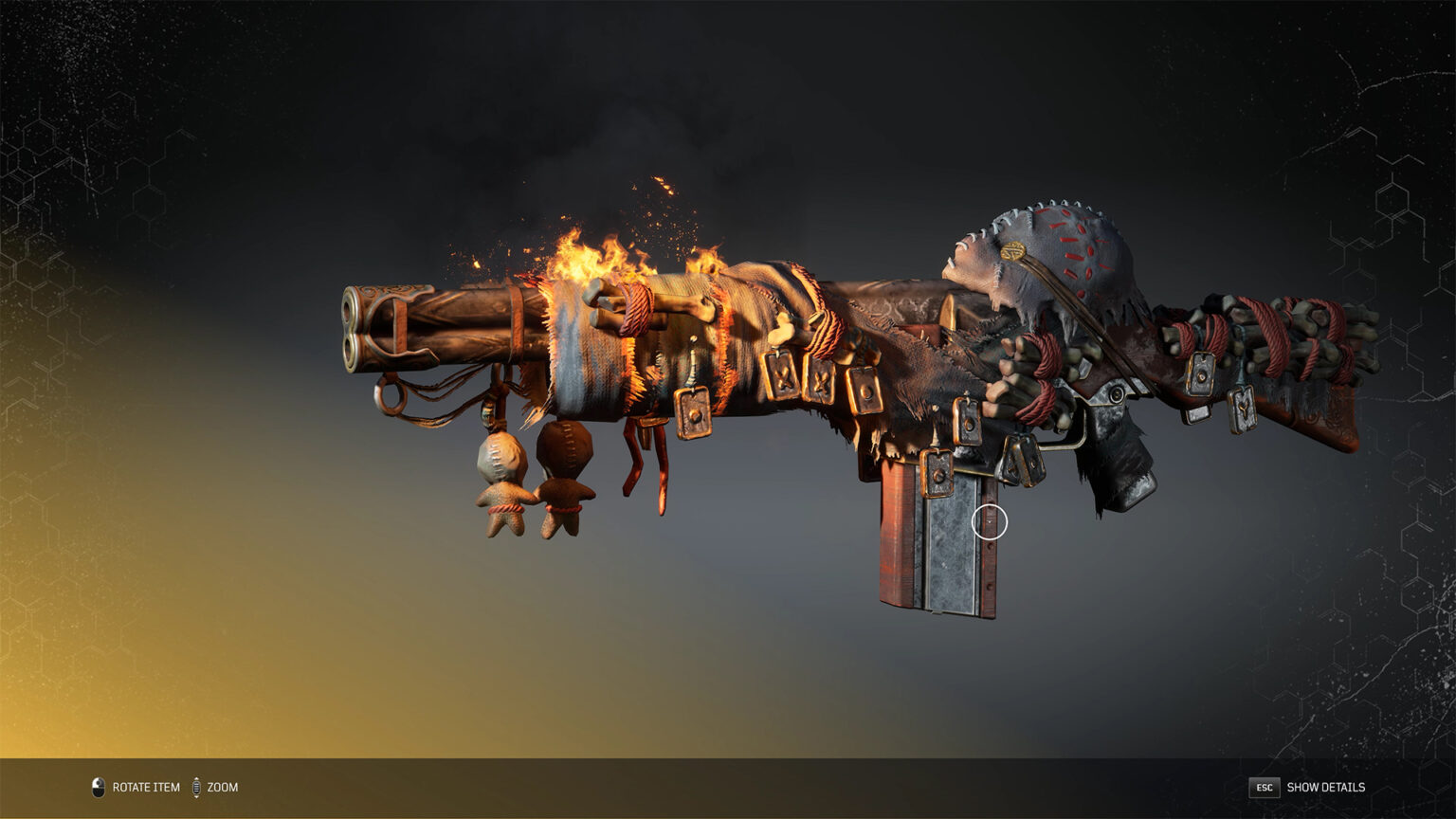
Task: Select the scroll wheel ZOOM icon
Action: click(198, 787)
